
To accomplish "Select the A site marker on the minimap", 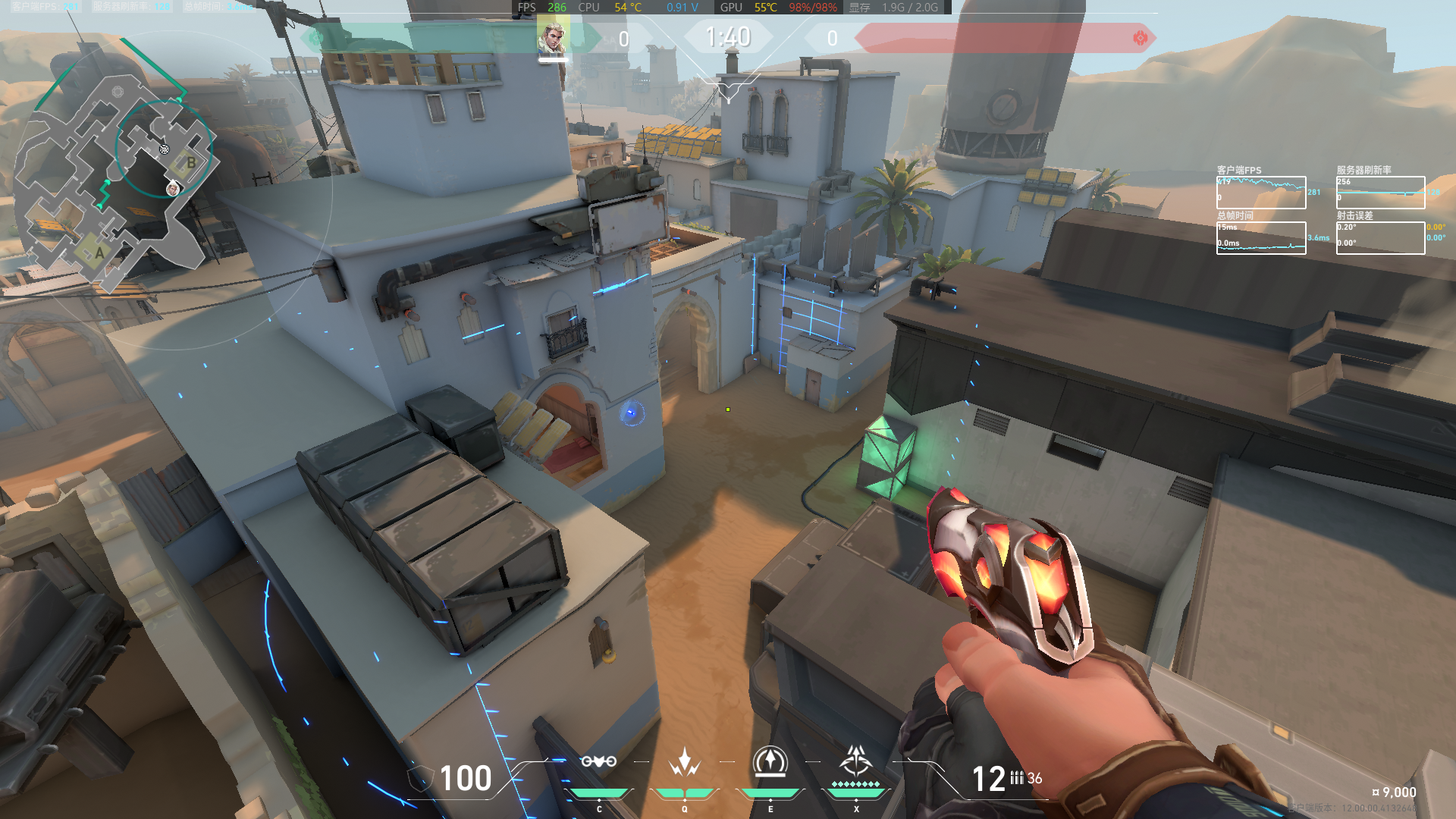I will pyautogui.click(x=99, y=253).
